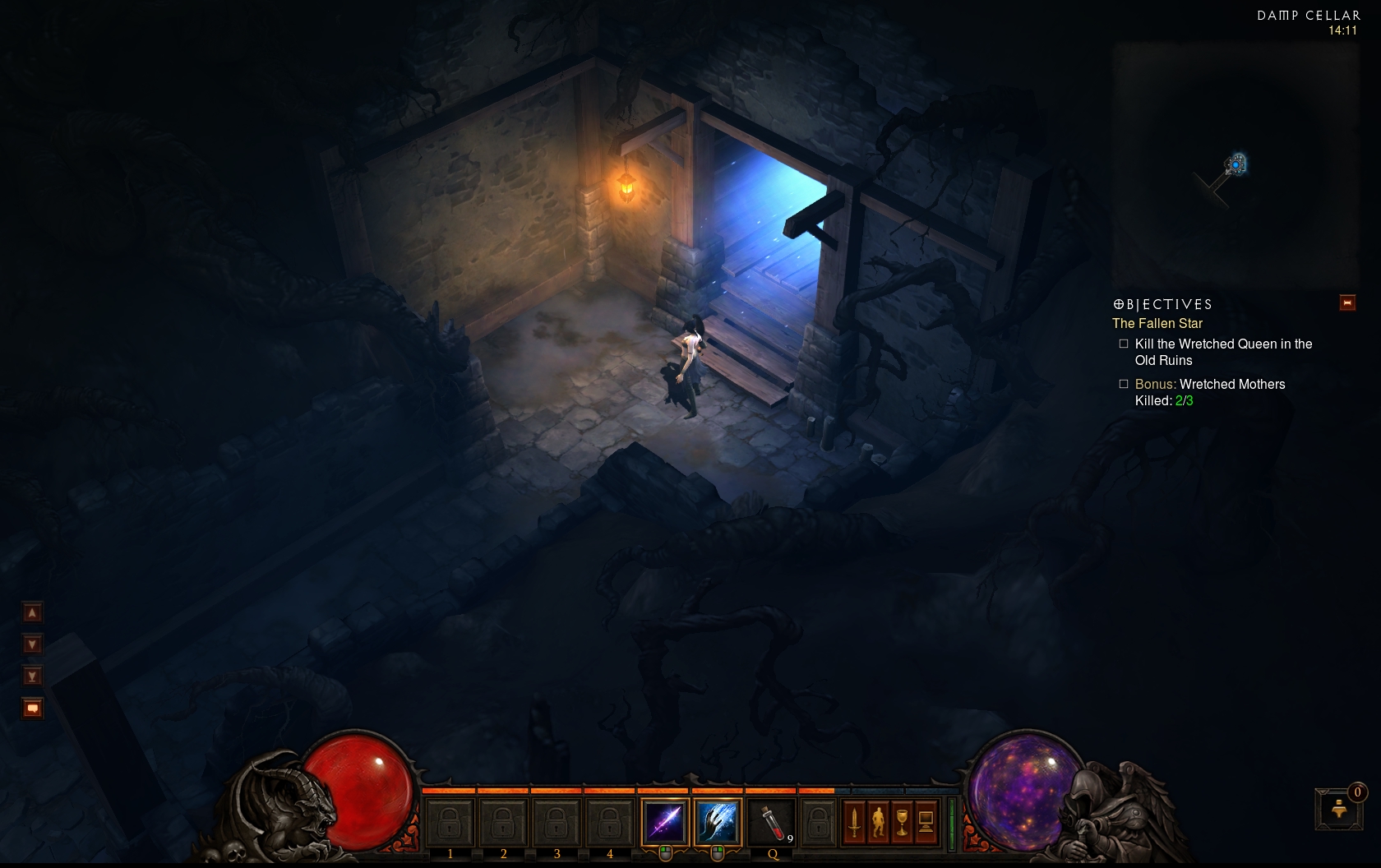Use the red health potion slot
1381x868 pixels.
(771, 821)
